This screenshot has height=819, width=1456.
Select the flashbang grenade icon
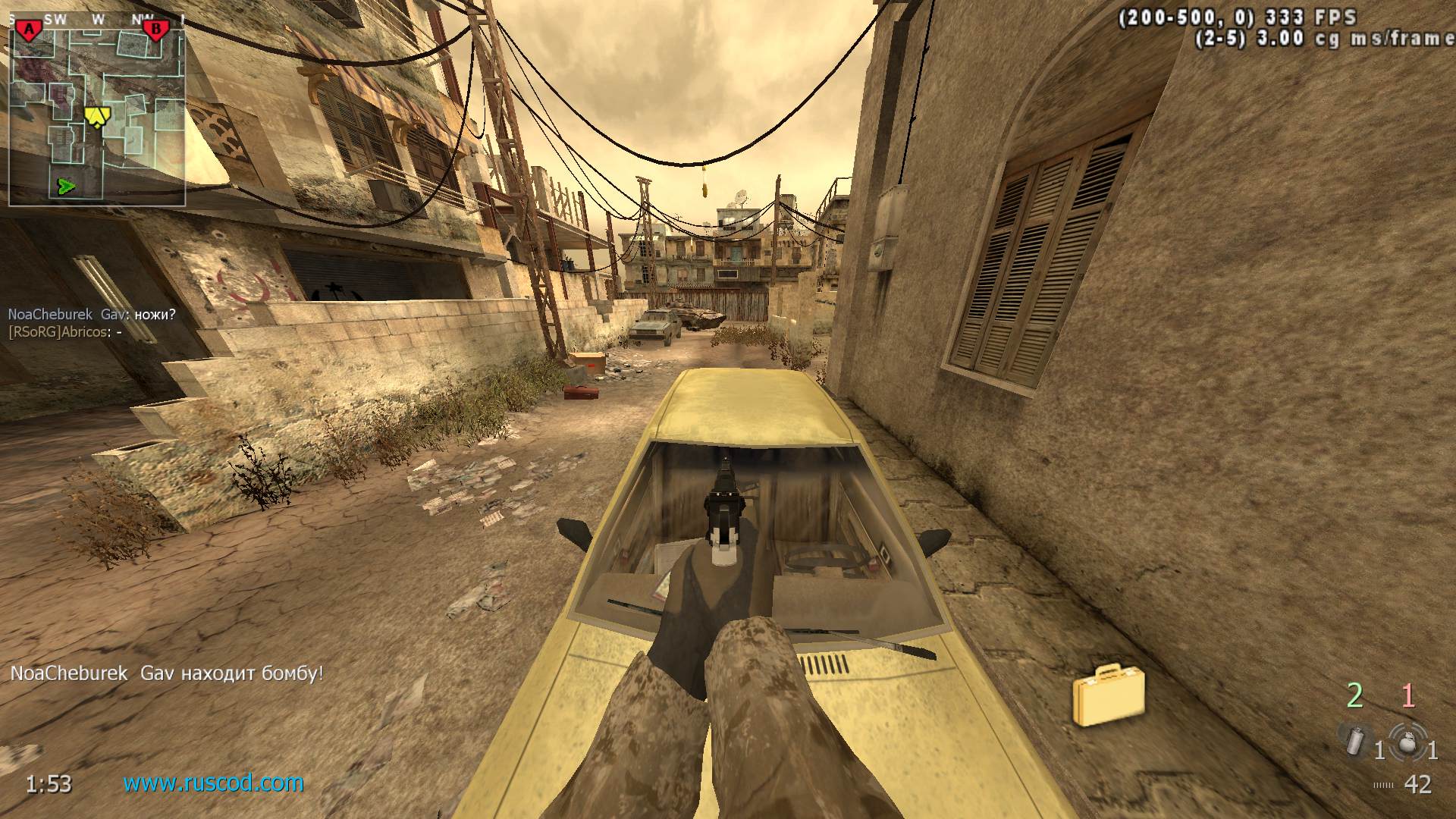(x=1353, y=740)
